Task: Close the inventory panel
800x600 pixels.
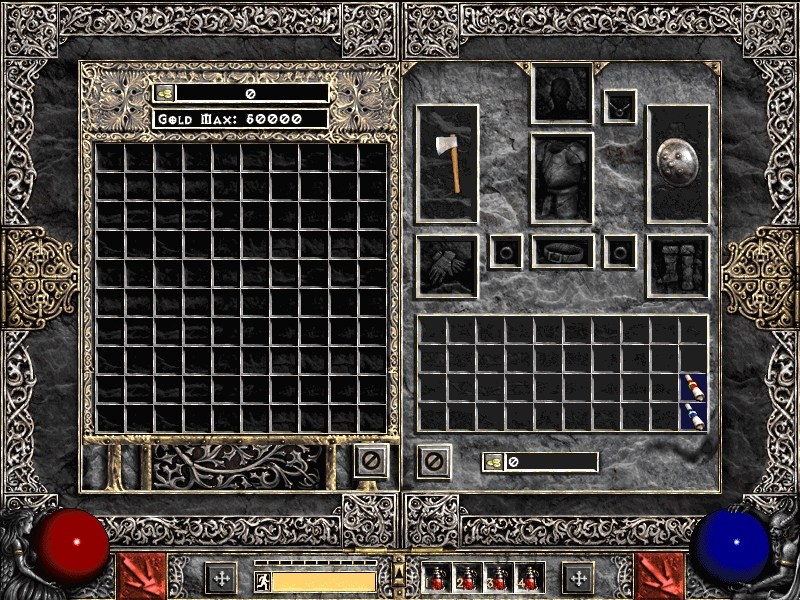Action: [434, 461]
